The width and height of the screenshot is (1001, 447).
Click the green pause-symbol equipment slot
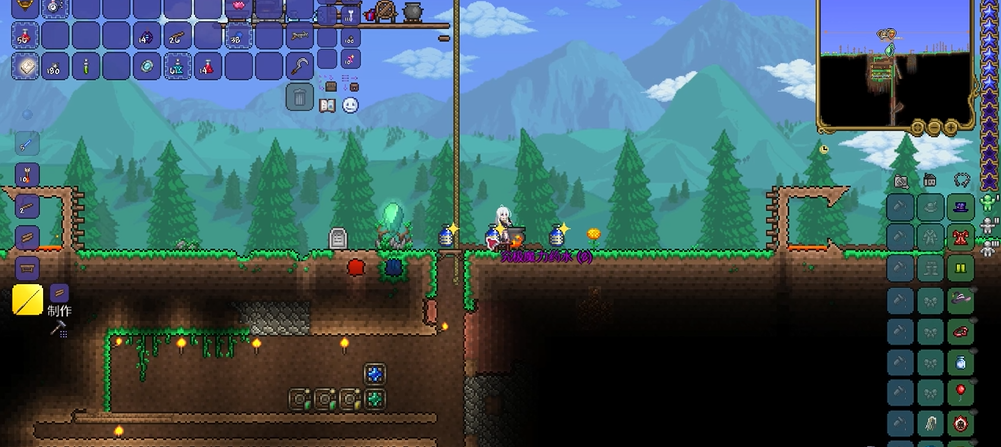pyautogui.click(x=962, y=268)
